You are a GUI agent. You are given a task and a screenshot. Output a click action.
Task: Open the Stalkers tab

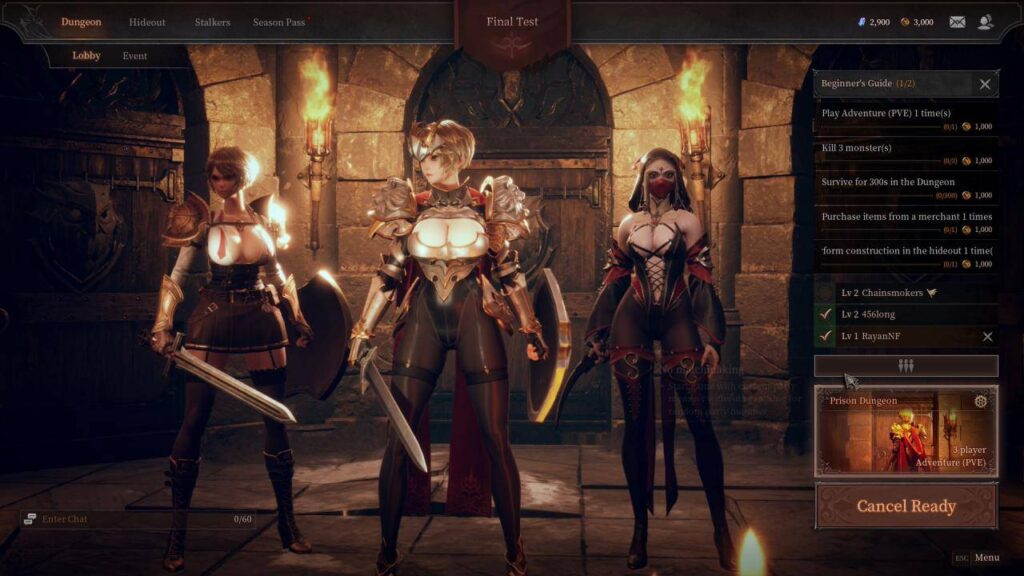click(212, 22)
